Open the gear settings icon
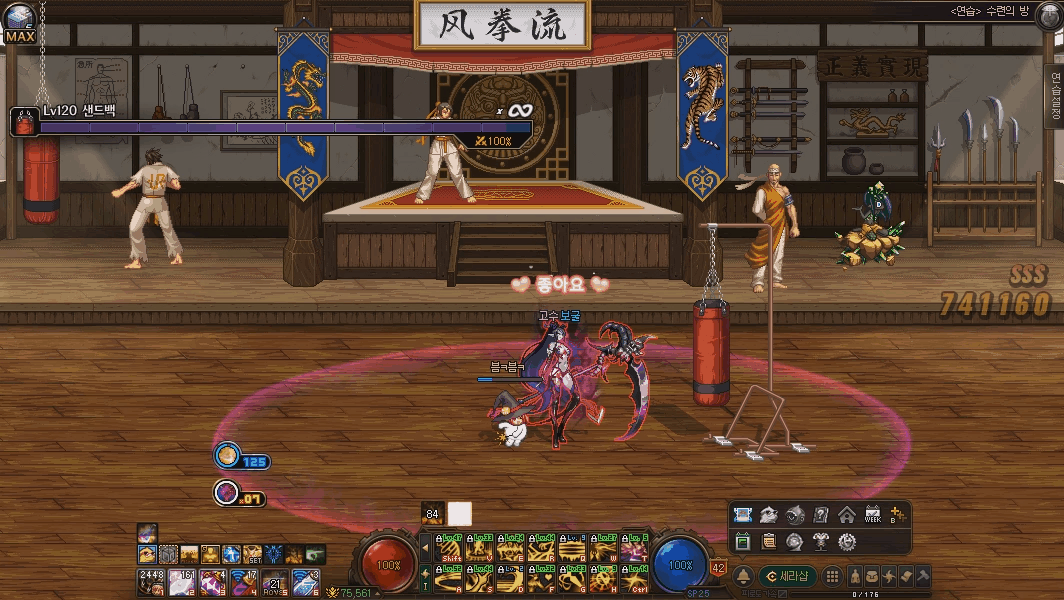1064x600 pixels. [847, 541]
